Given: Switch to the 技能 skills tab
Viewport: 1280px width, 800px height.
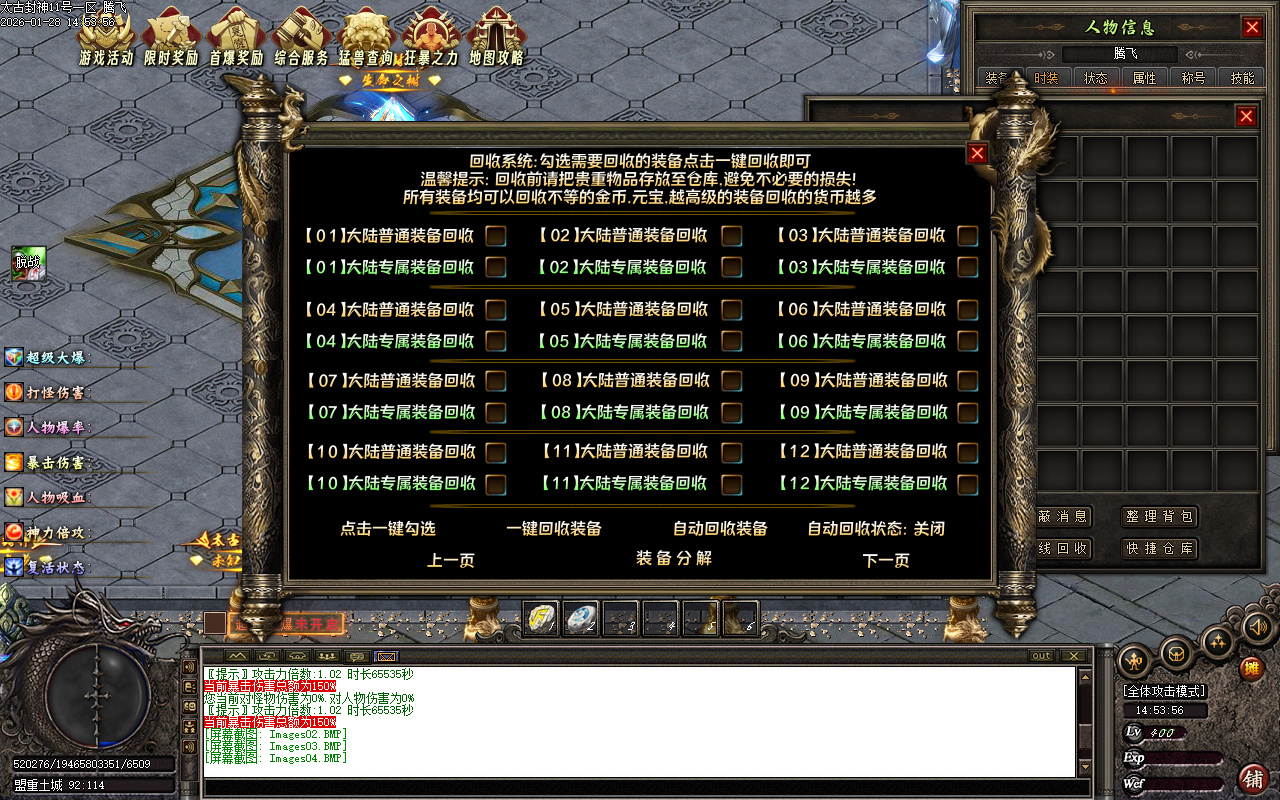Looking at the screenshot, I should coord(1241,76).
